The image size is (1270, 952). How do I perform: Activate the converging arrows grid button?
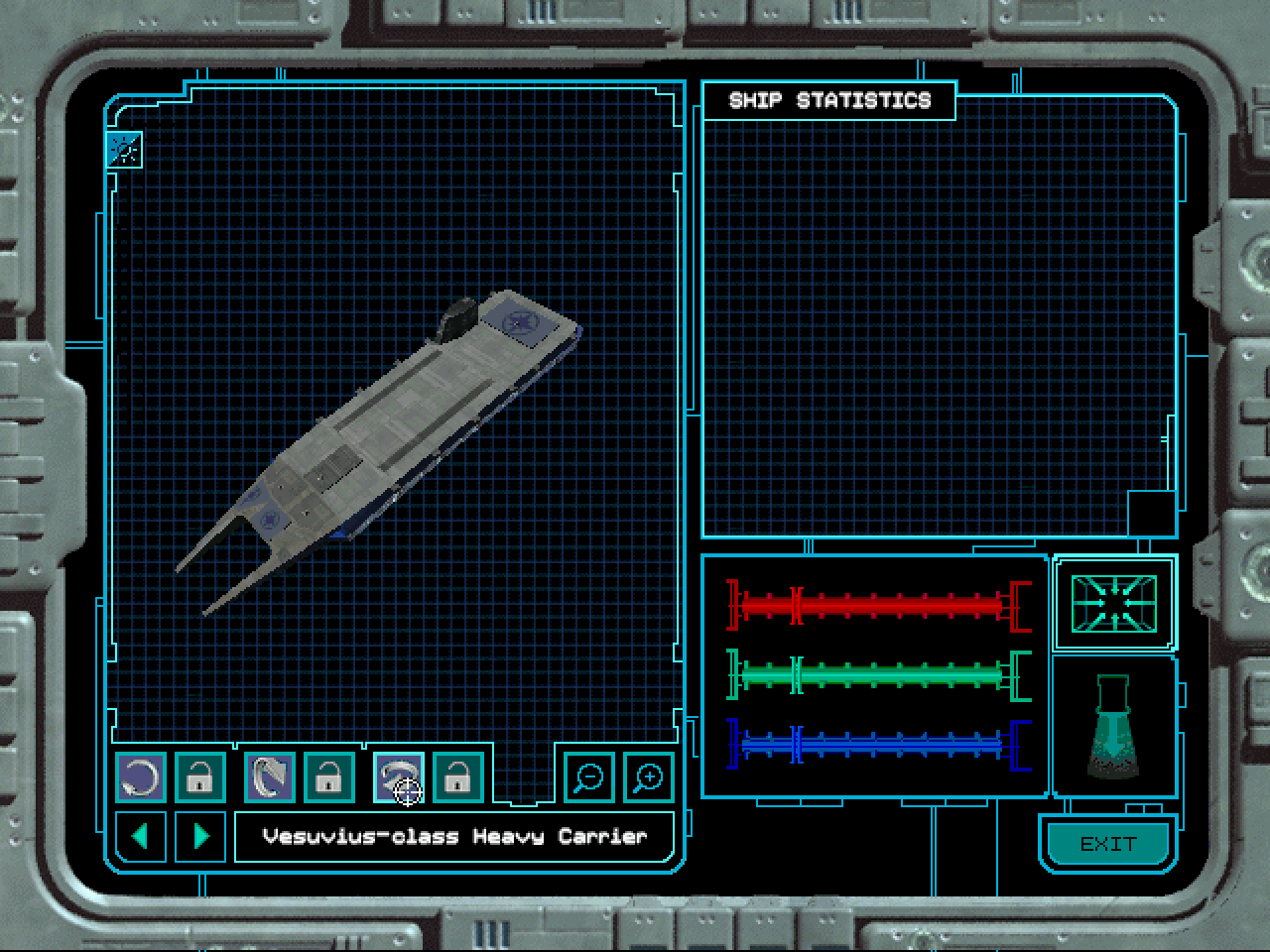point(1114,603)
